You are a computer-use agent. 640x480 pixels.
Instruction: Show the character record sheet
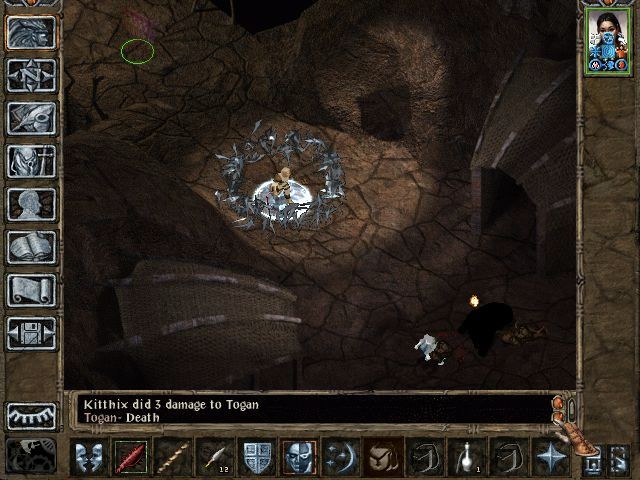click(32, 204)
